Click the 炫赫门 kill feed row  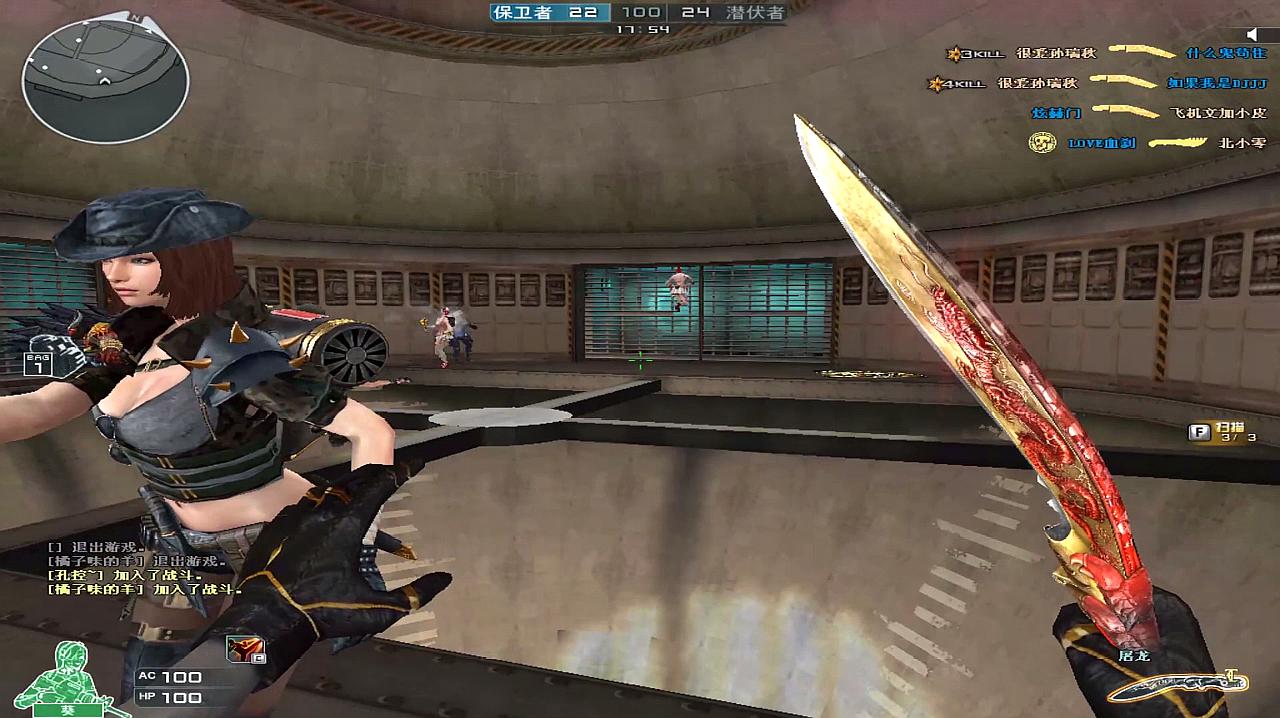click(1148, 113)
